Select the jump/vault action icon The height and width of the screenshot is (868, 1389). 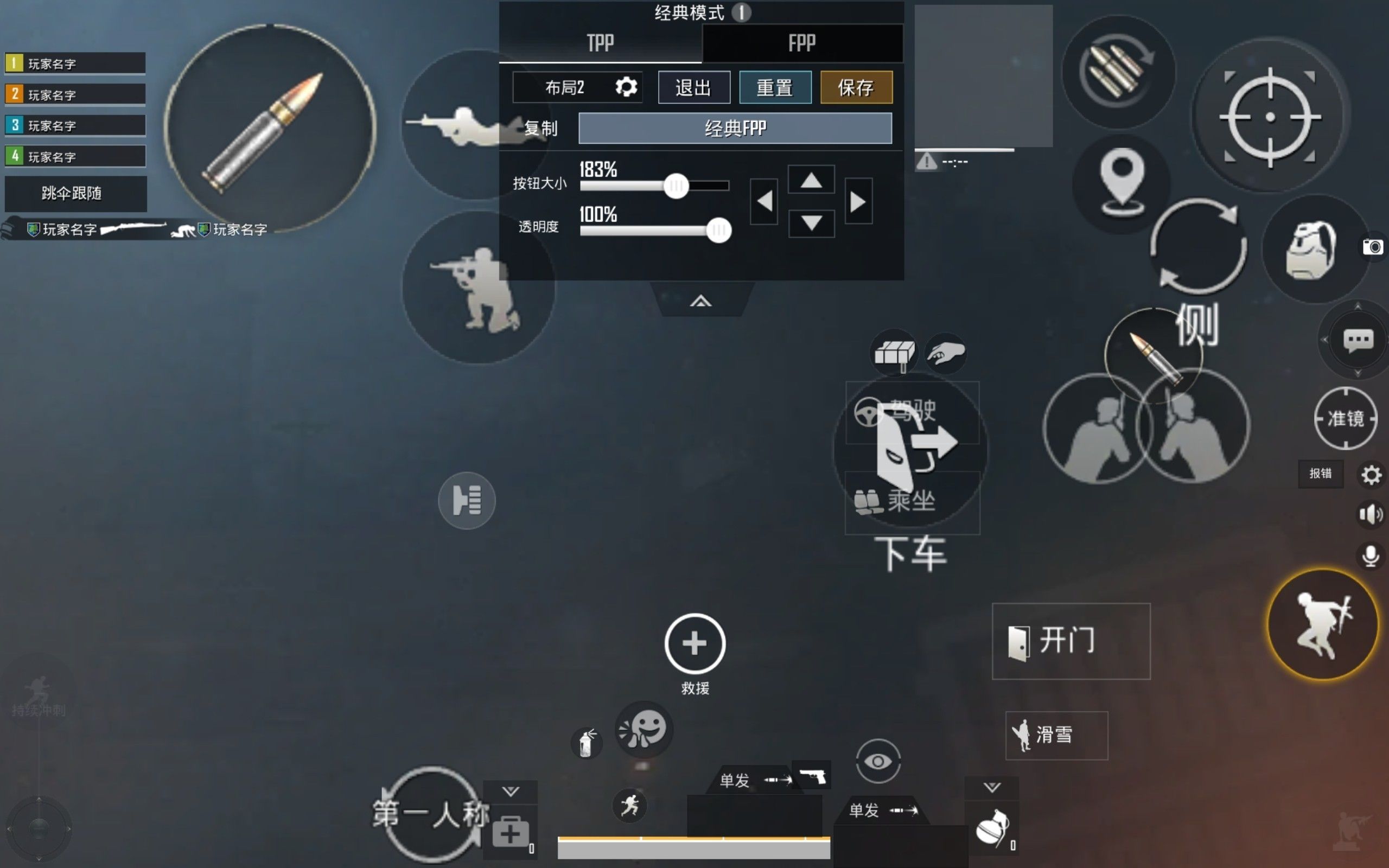[x=1323, y=626]
